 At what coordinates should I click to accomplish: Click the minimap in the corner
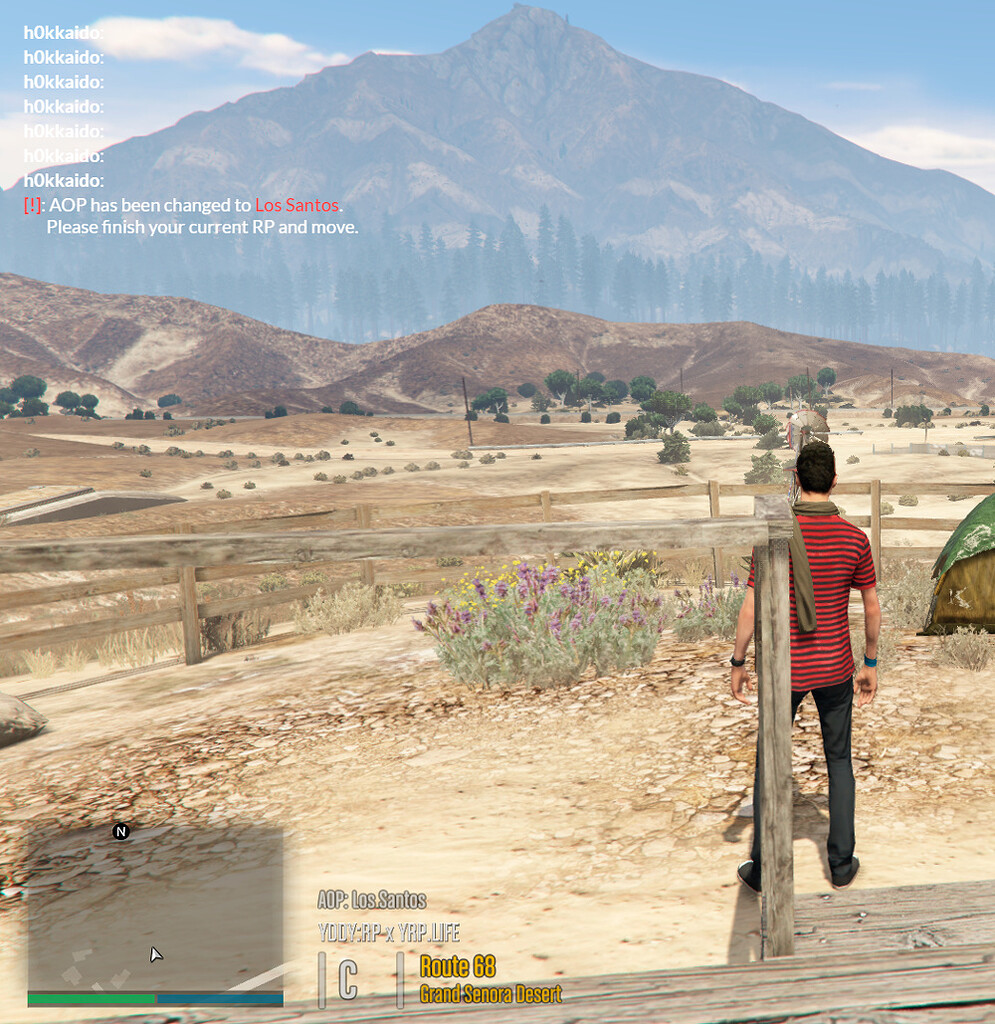coord(155,908)
